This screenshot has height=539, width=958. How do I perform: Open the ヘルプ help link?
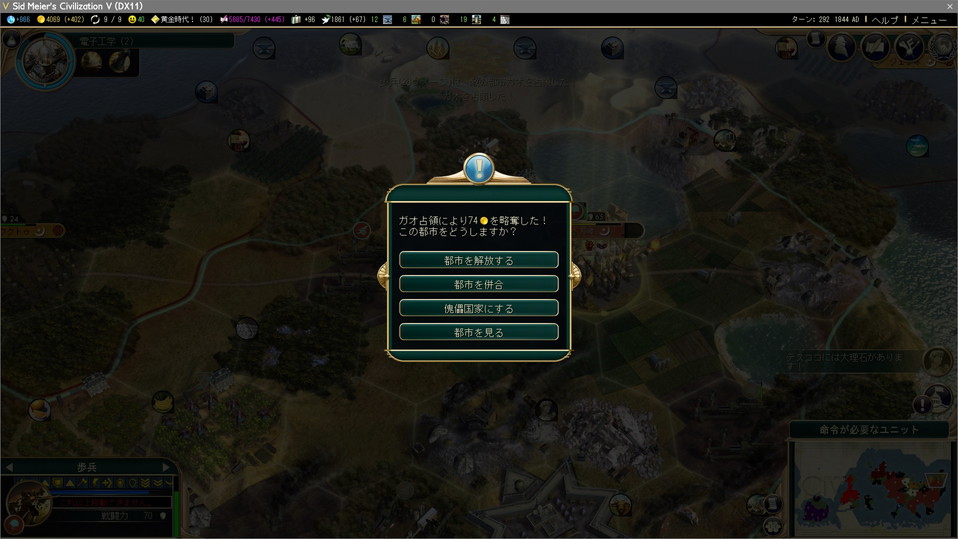886,20
